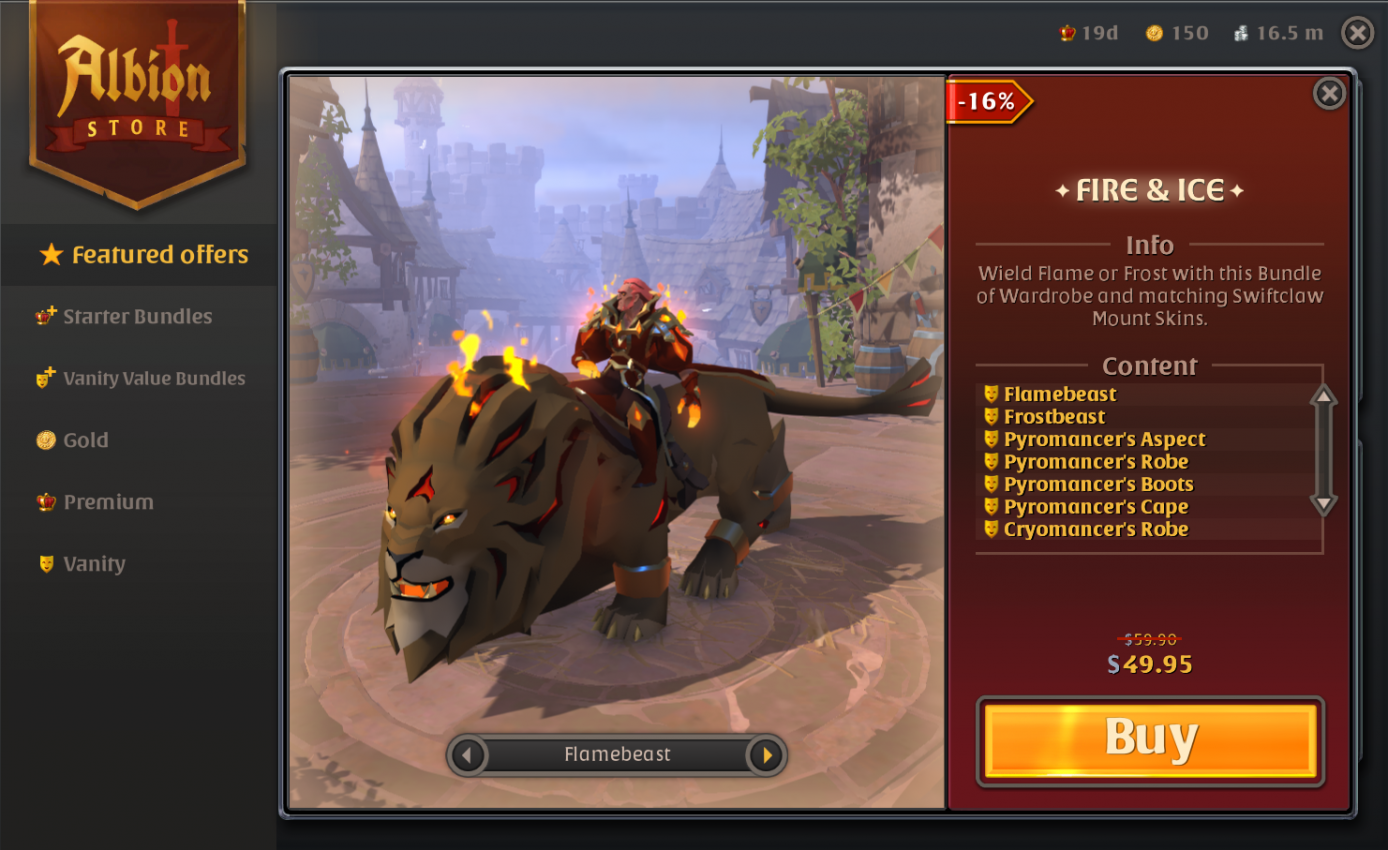
Task: Click the -16% discount badge
Action: coord(988,101)
